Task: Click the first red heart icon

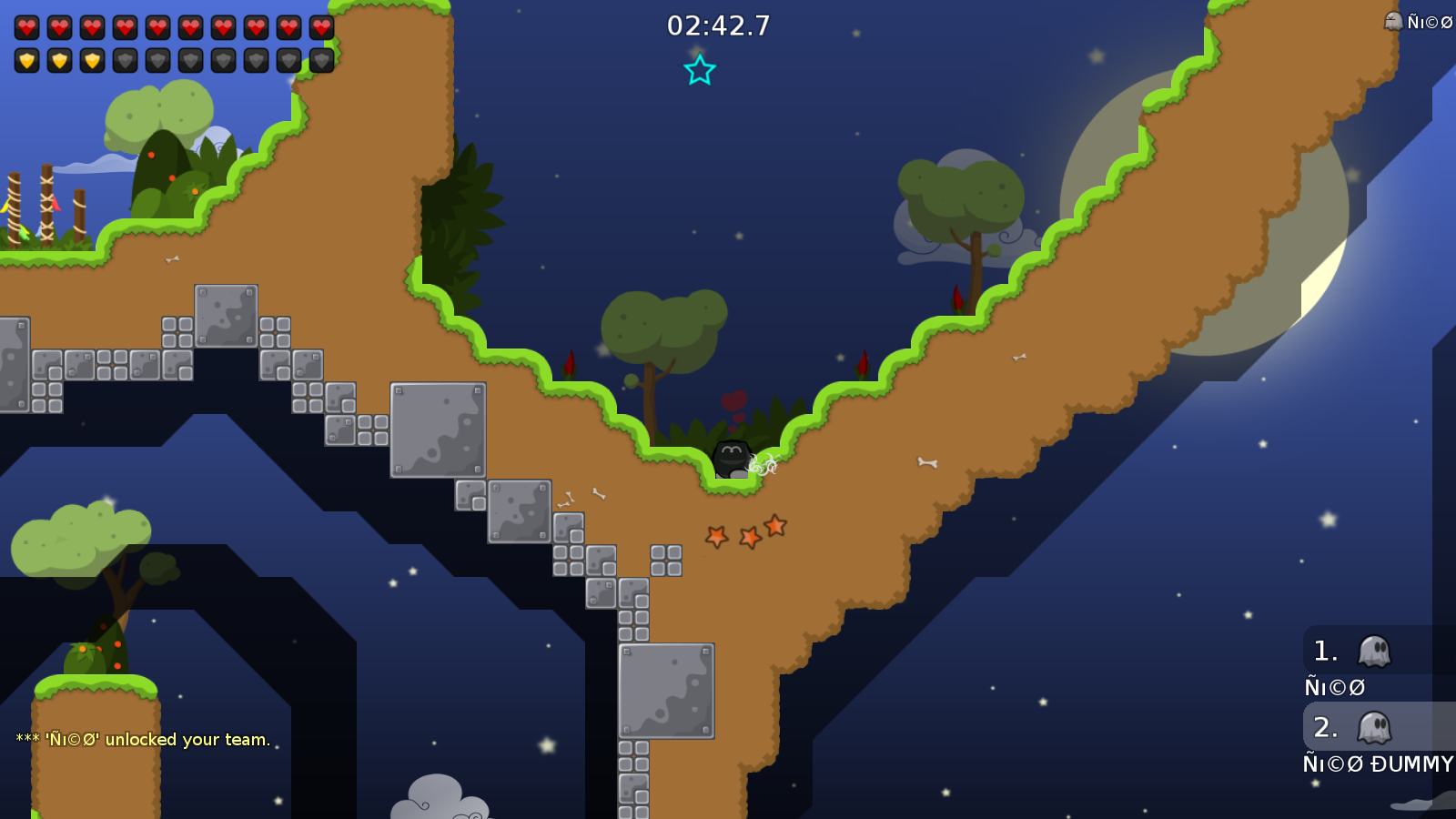Action: 25,25
